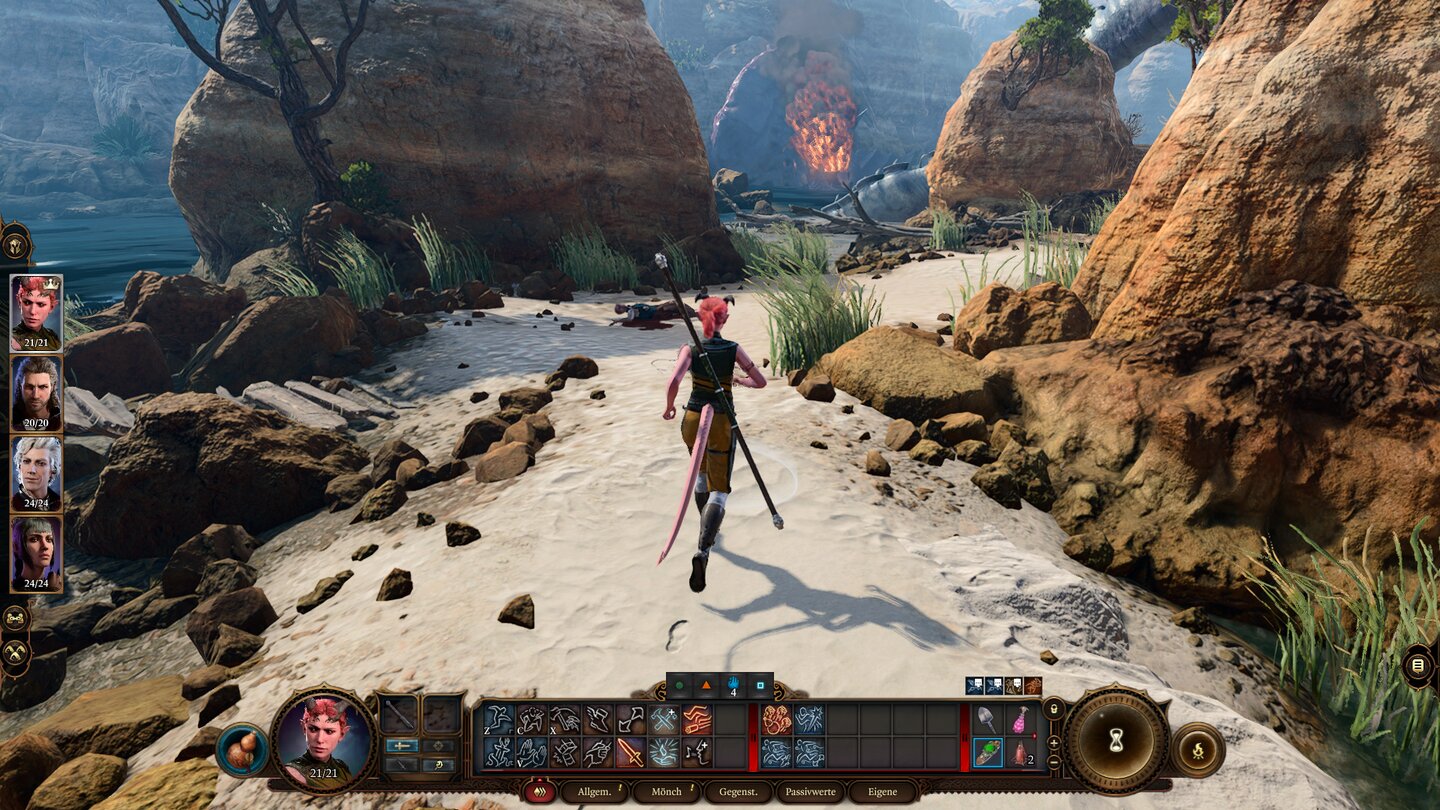The image size is (1440, 810).
Task: Switch to the Allgem. hotbar tab
Action: click(594, 792)
